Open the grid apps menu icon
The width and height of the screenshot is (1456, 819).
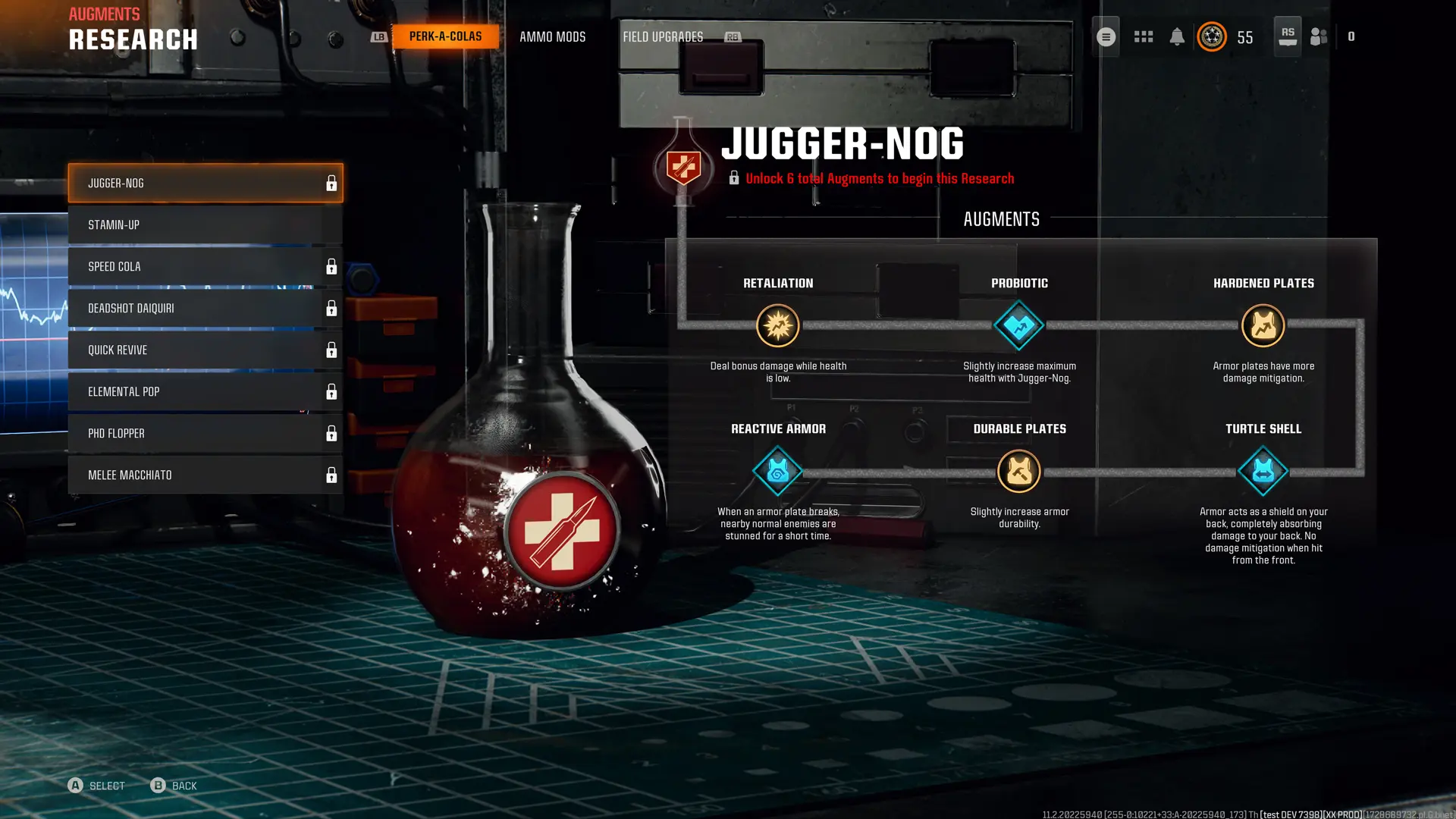tap(1144, 36)
